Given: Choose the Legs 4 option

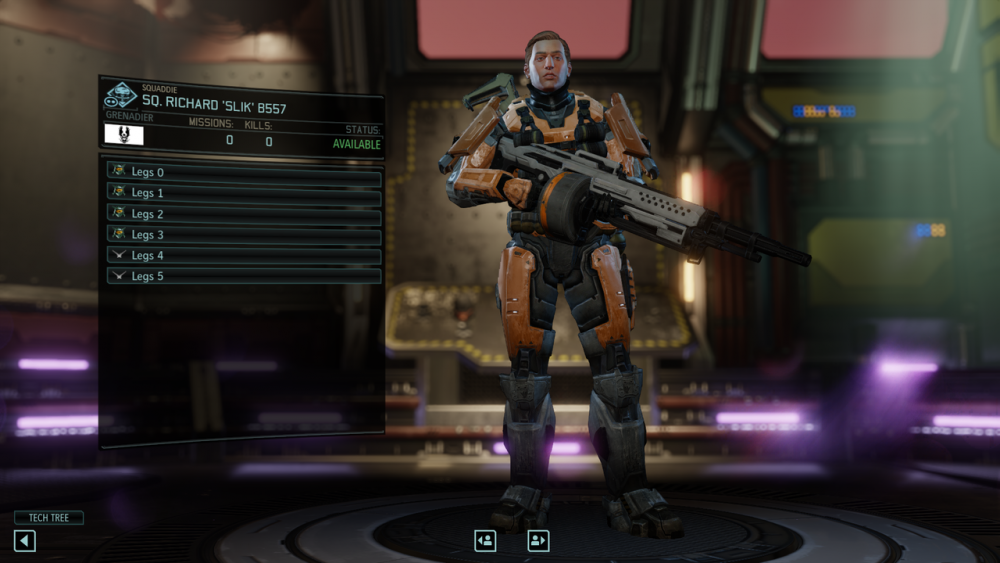Looking at the screenshot, I should [x=244, y=256].
